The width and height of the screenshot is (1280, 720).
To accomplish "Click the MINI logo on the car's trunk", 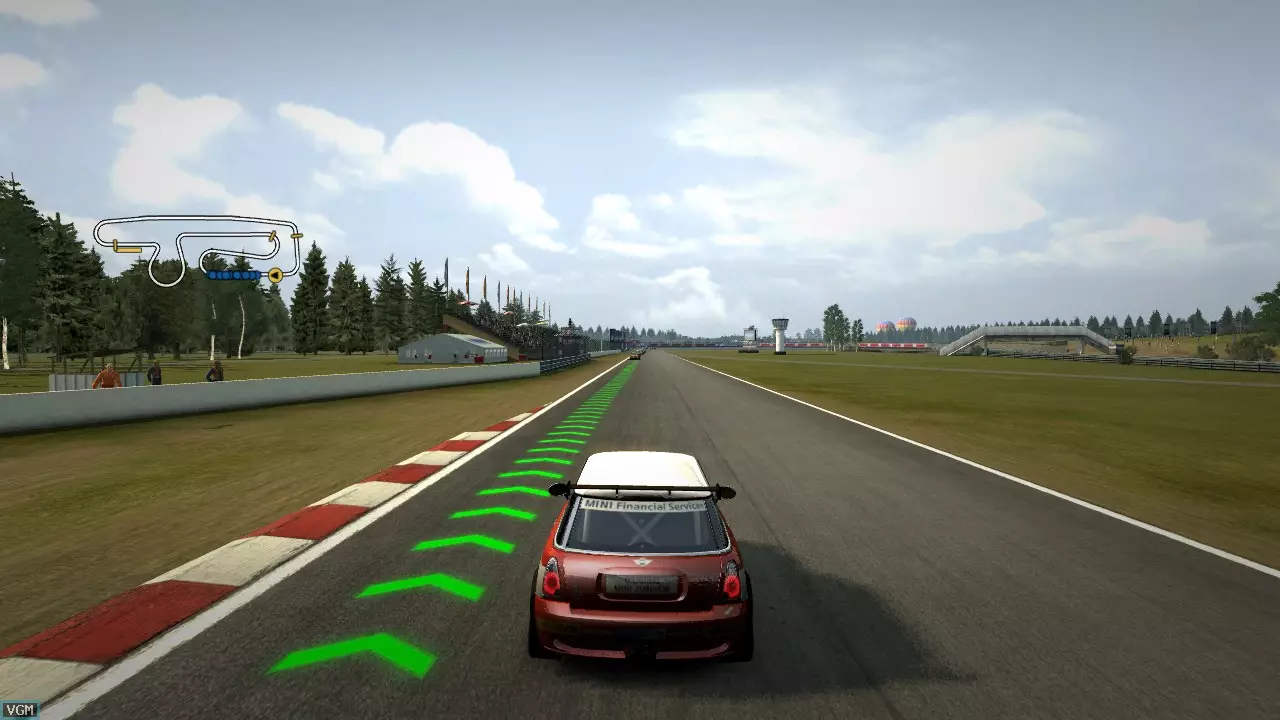I will point(642,562).
